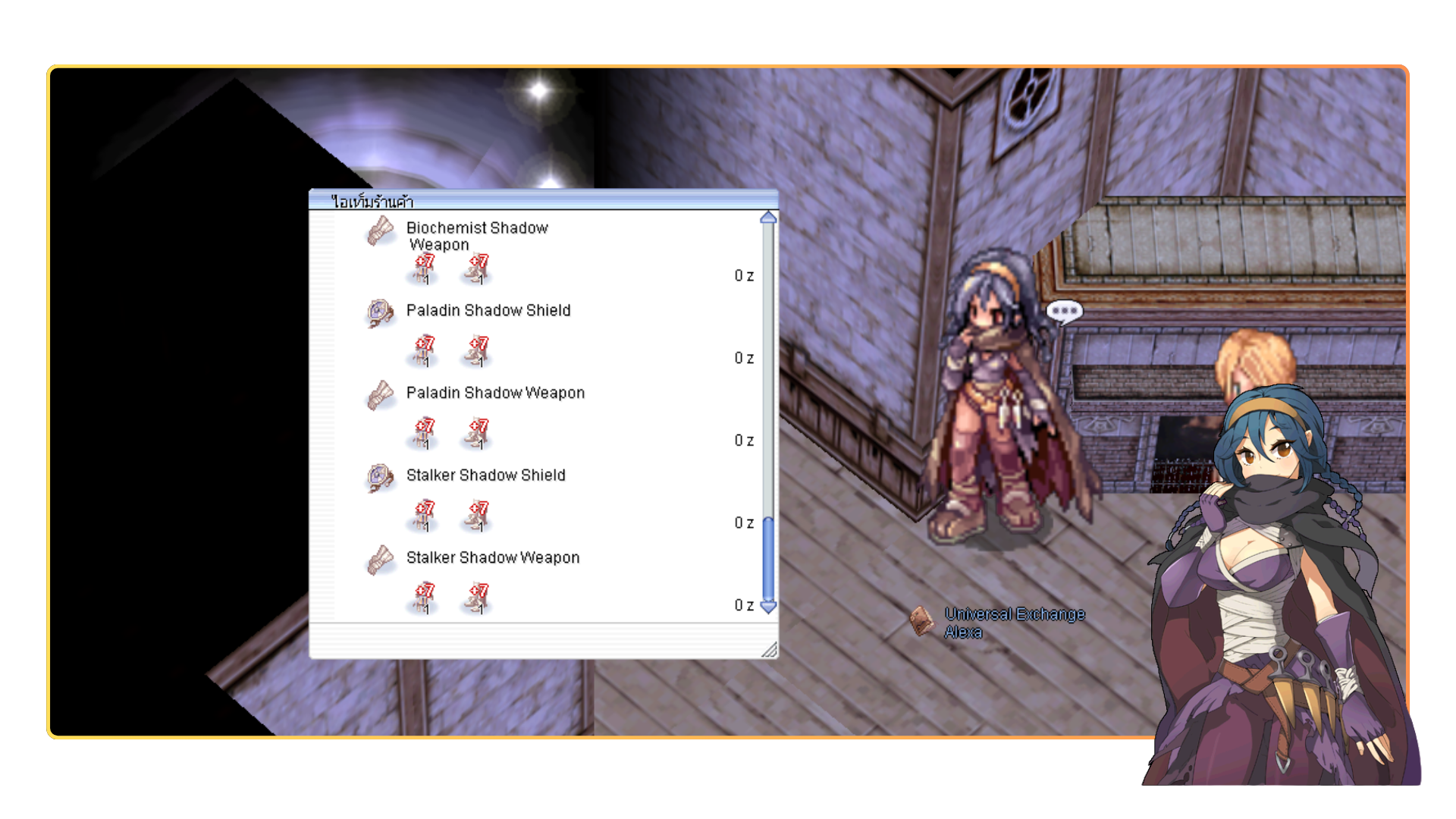Choose the Stalker Shadow Weapon item
Image resolution: width=1456 pixels, height=819 pixels.
(493, 558)
